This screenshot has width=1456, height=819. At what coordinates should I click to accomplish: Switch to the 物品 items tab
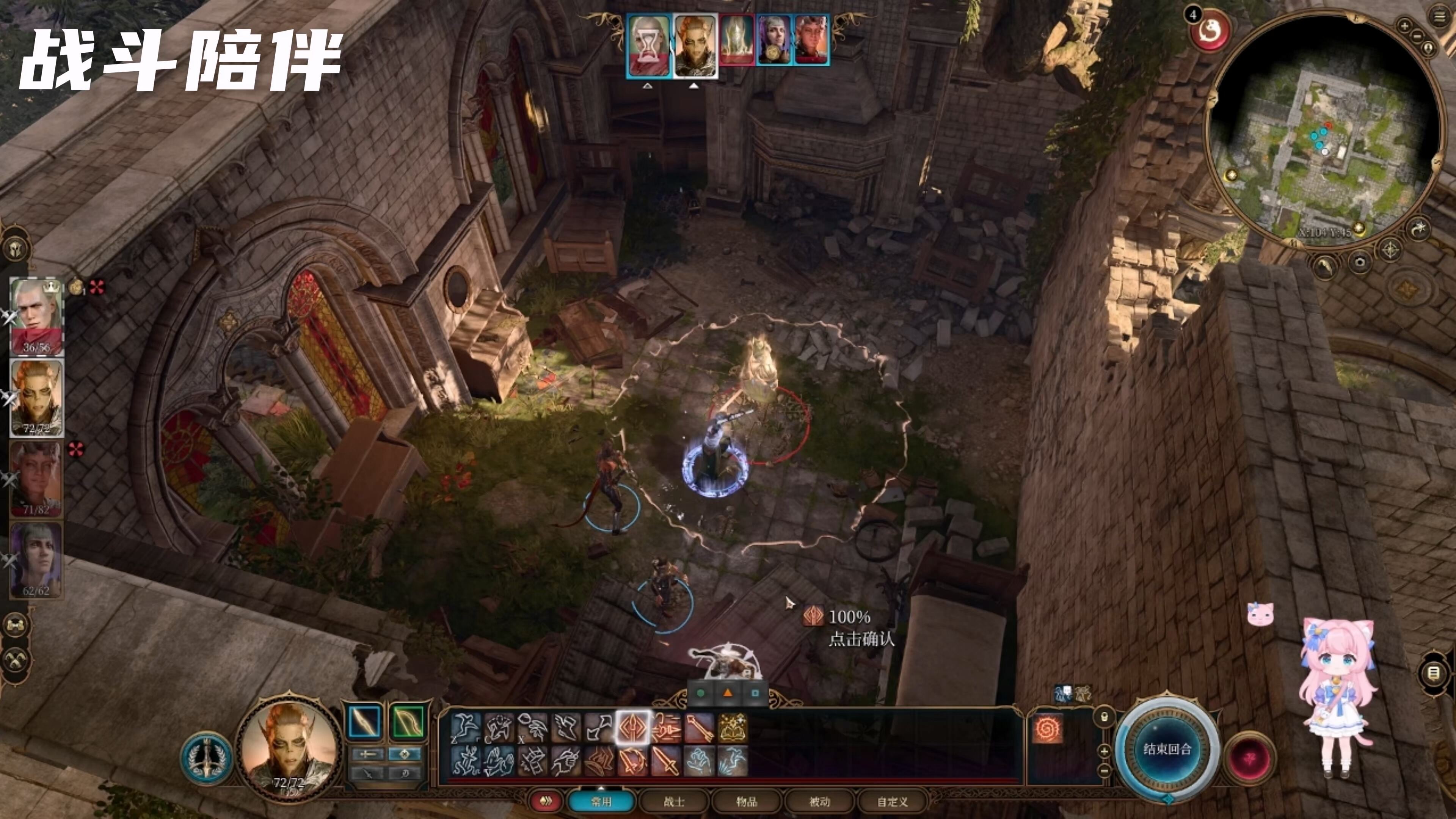(x=746, y=802)
